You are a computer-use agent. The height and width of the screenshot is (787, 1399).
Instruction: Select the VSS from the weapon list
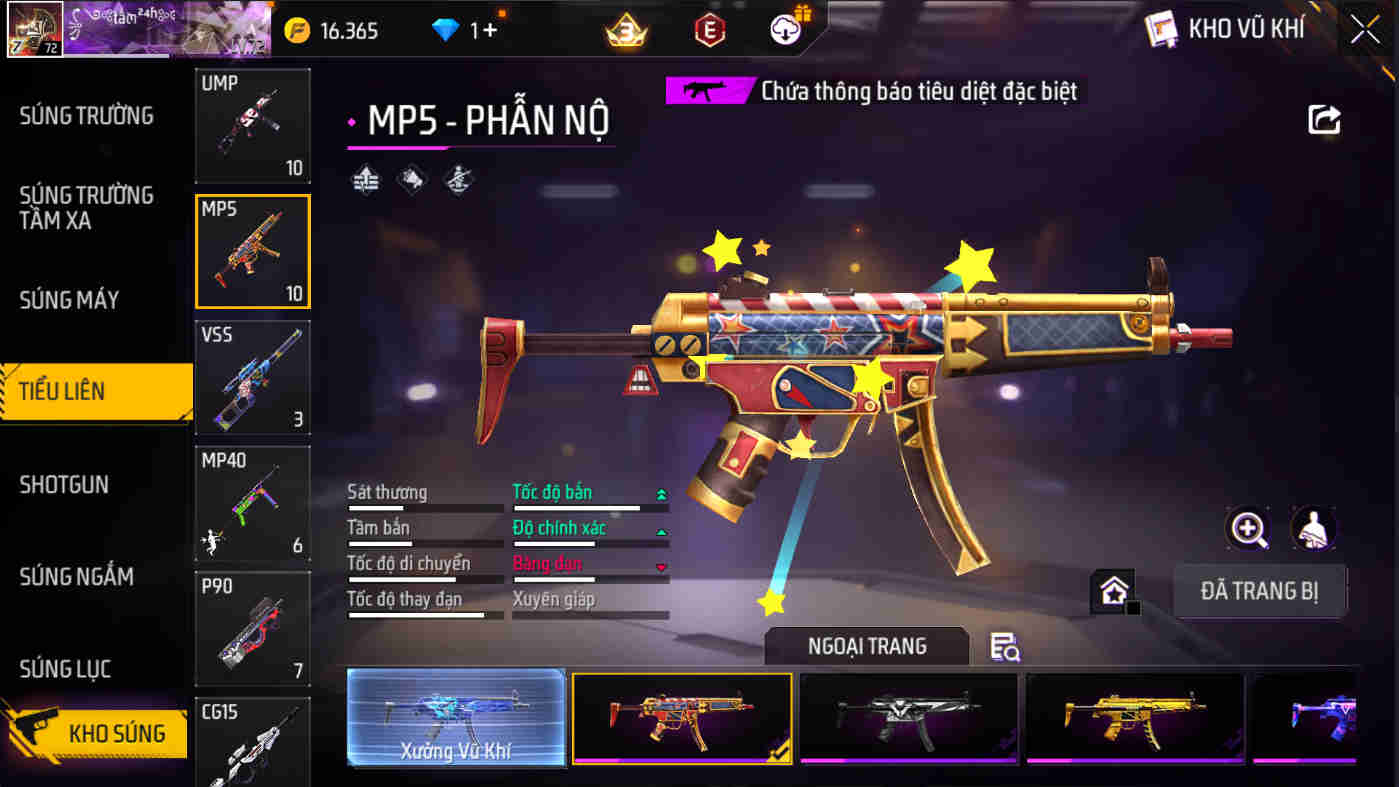(252, 377)
